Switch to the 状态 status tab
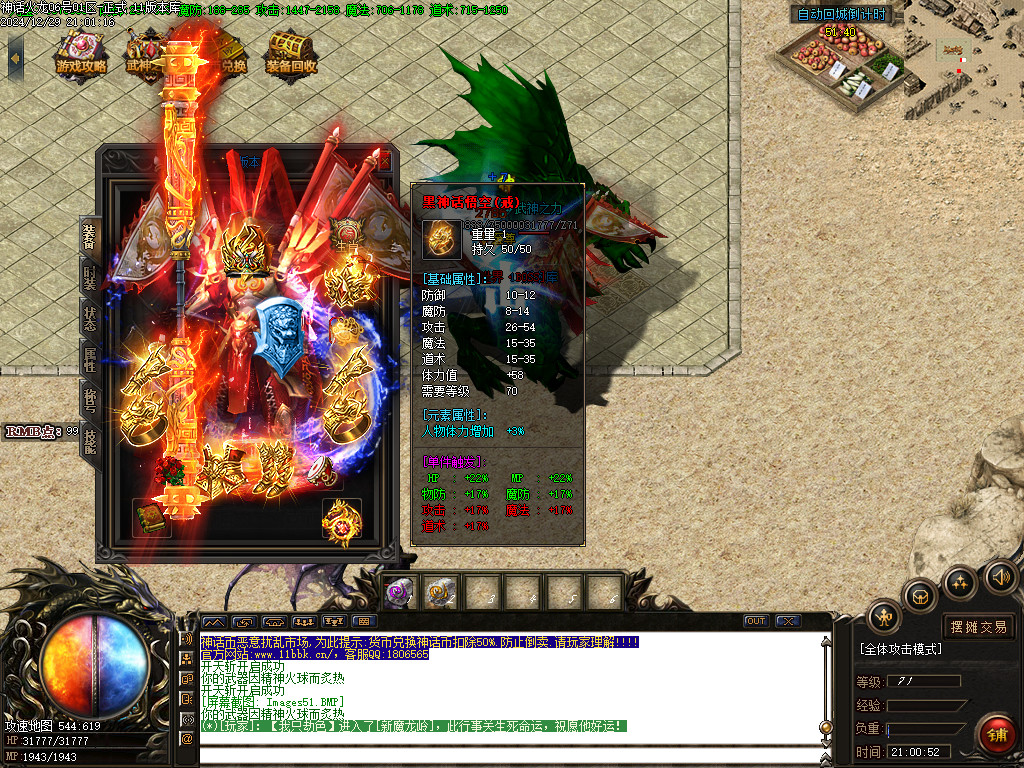 (90, 318)
